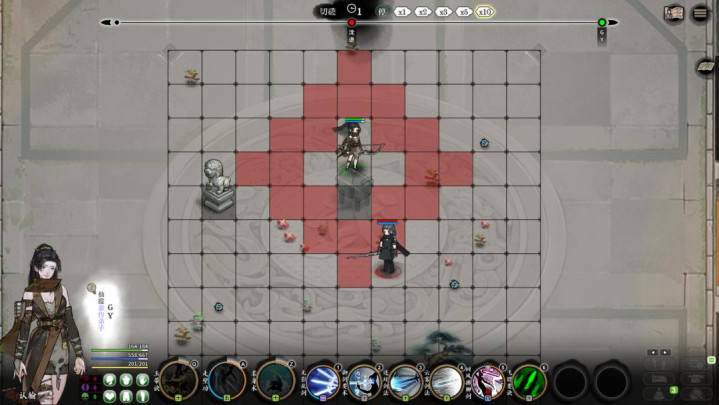Set battle speed to x3
Image resolution: width=719 pixels, height=405 pixels.
(443, 12)
